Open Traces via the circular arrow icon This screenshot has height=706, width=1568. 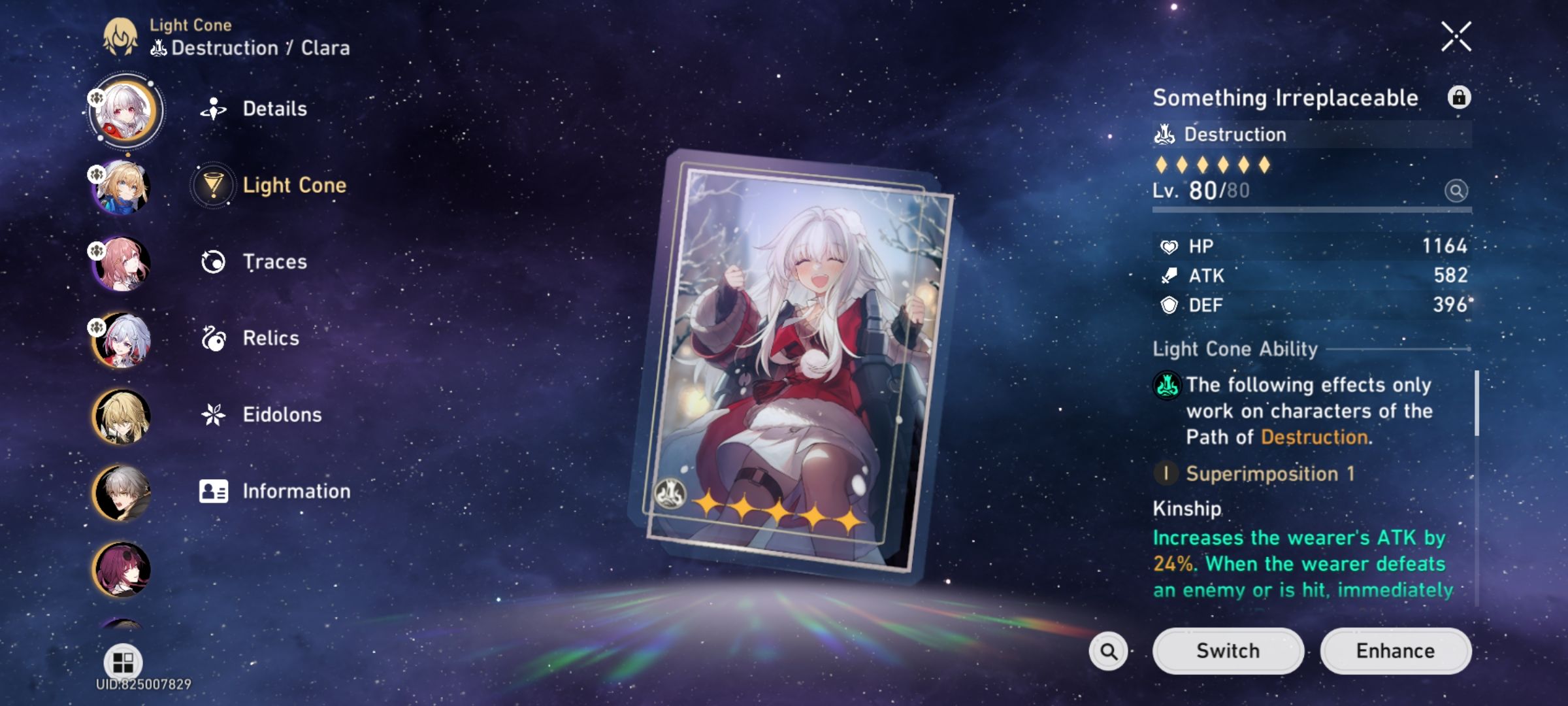click(214, 261)
